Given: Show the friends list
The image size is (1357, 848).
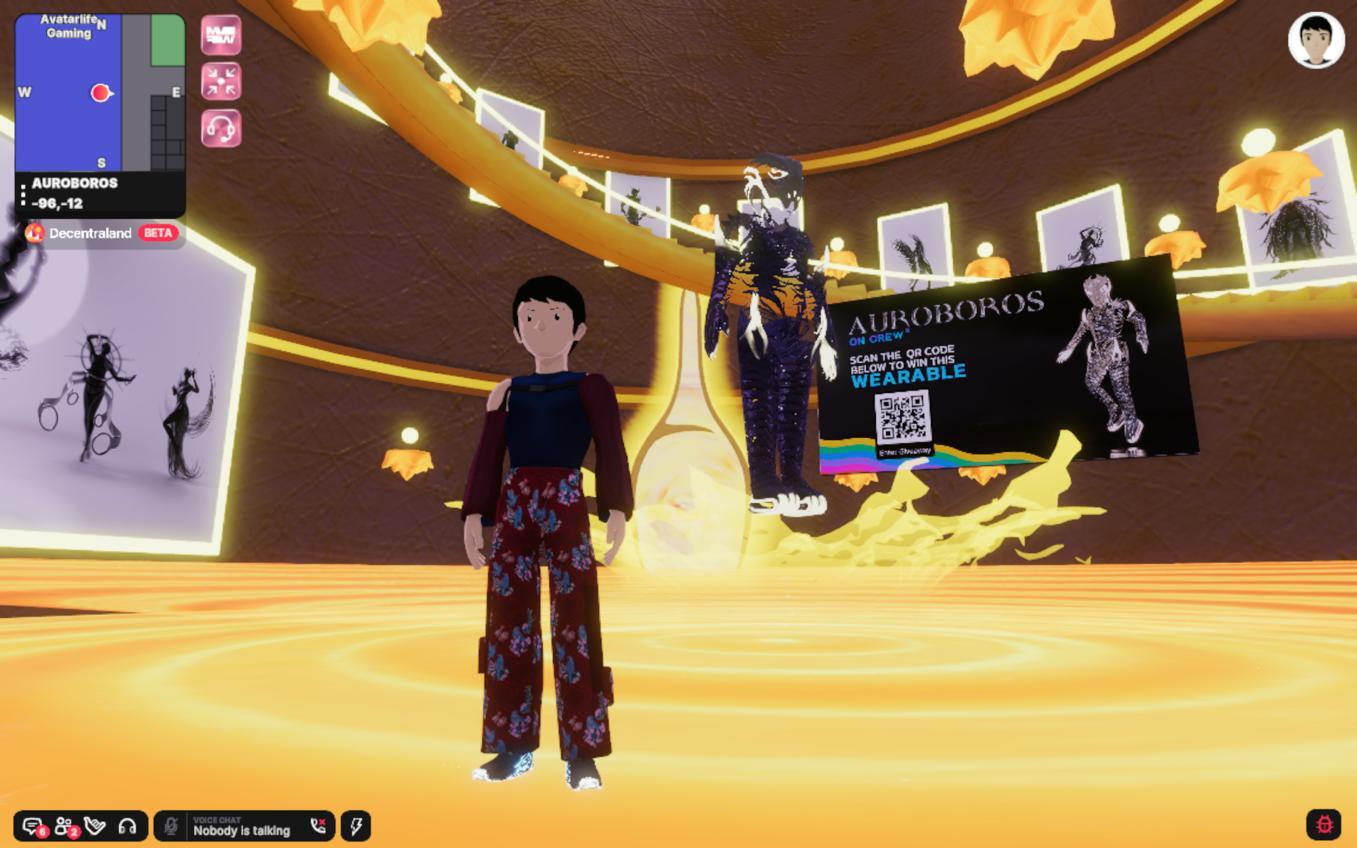Looking at the screenshot, I should click(64, 826).
